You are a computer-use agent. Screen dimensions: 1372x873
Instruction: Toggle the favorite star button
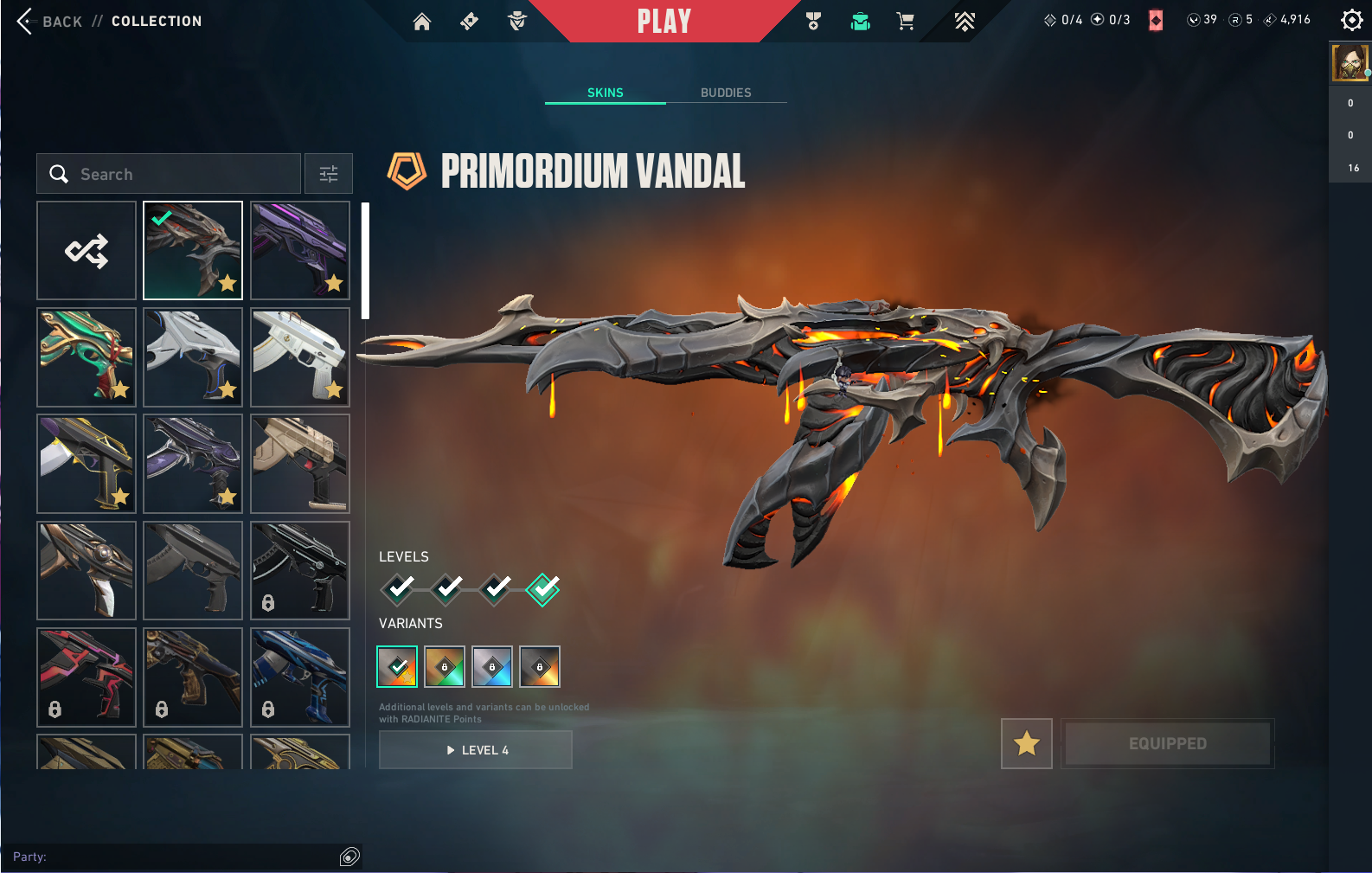click(1027, 743)
